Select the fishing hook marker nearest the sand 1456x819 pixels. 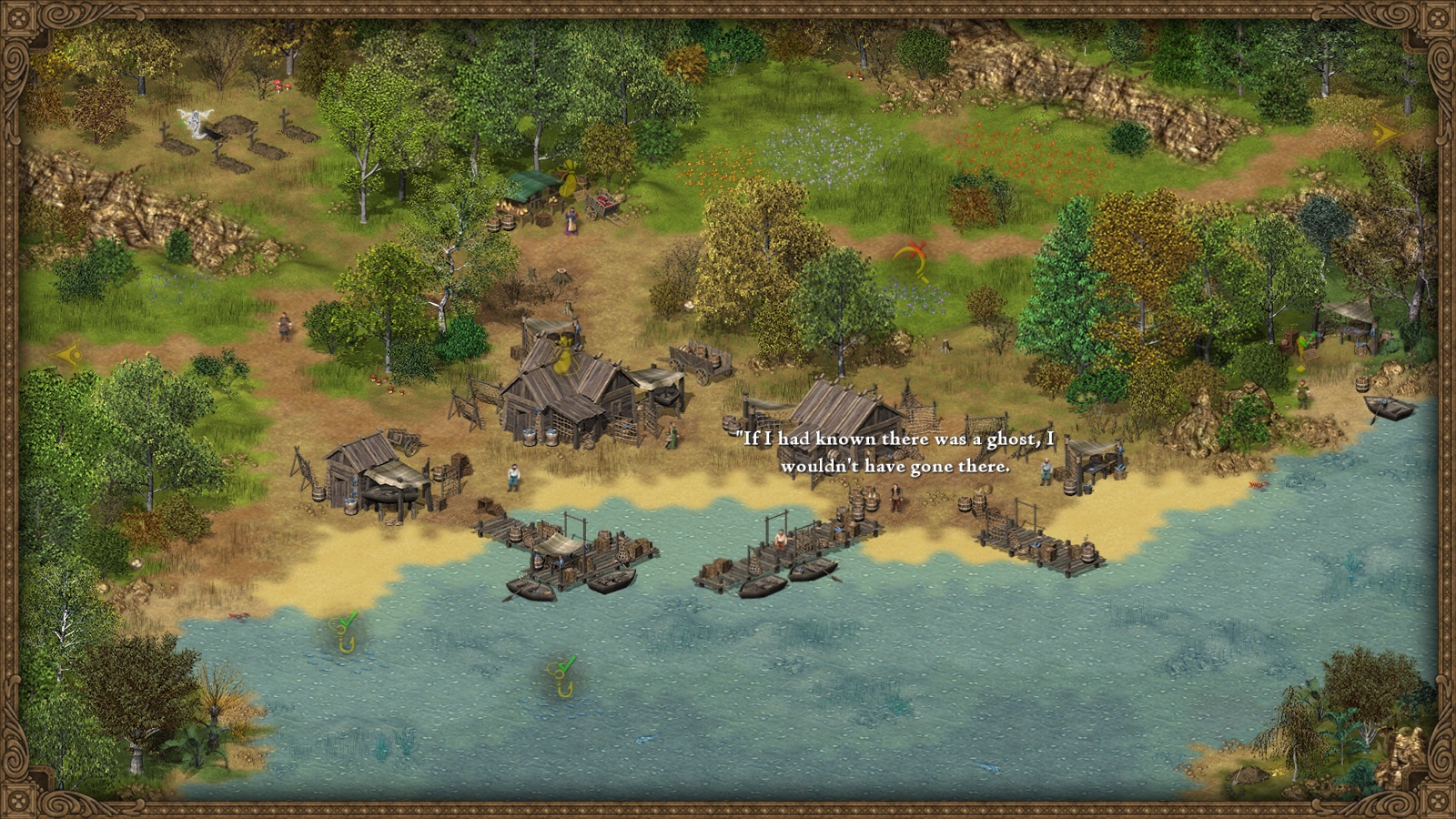pos(344,632)
